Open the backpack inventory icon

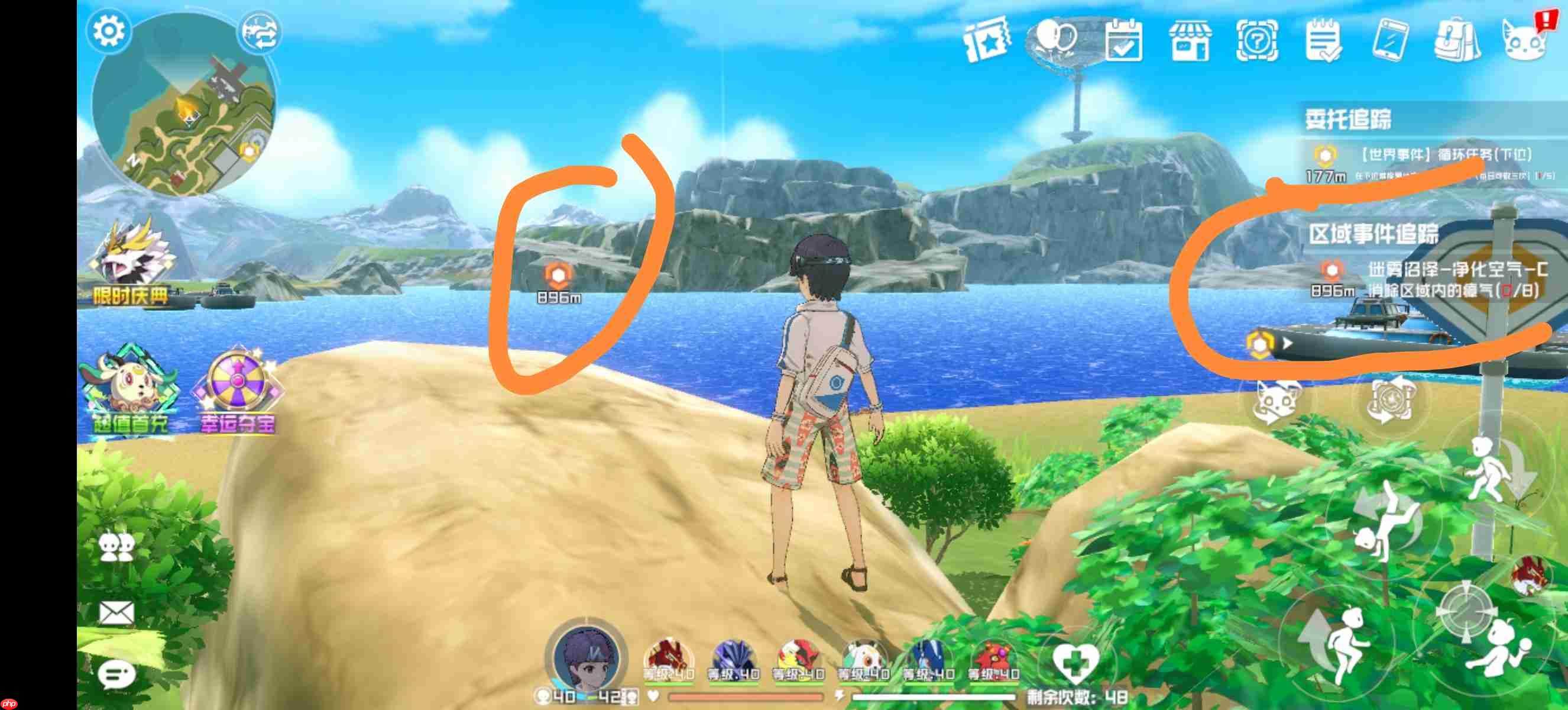[x=1458, y=40]
